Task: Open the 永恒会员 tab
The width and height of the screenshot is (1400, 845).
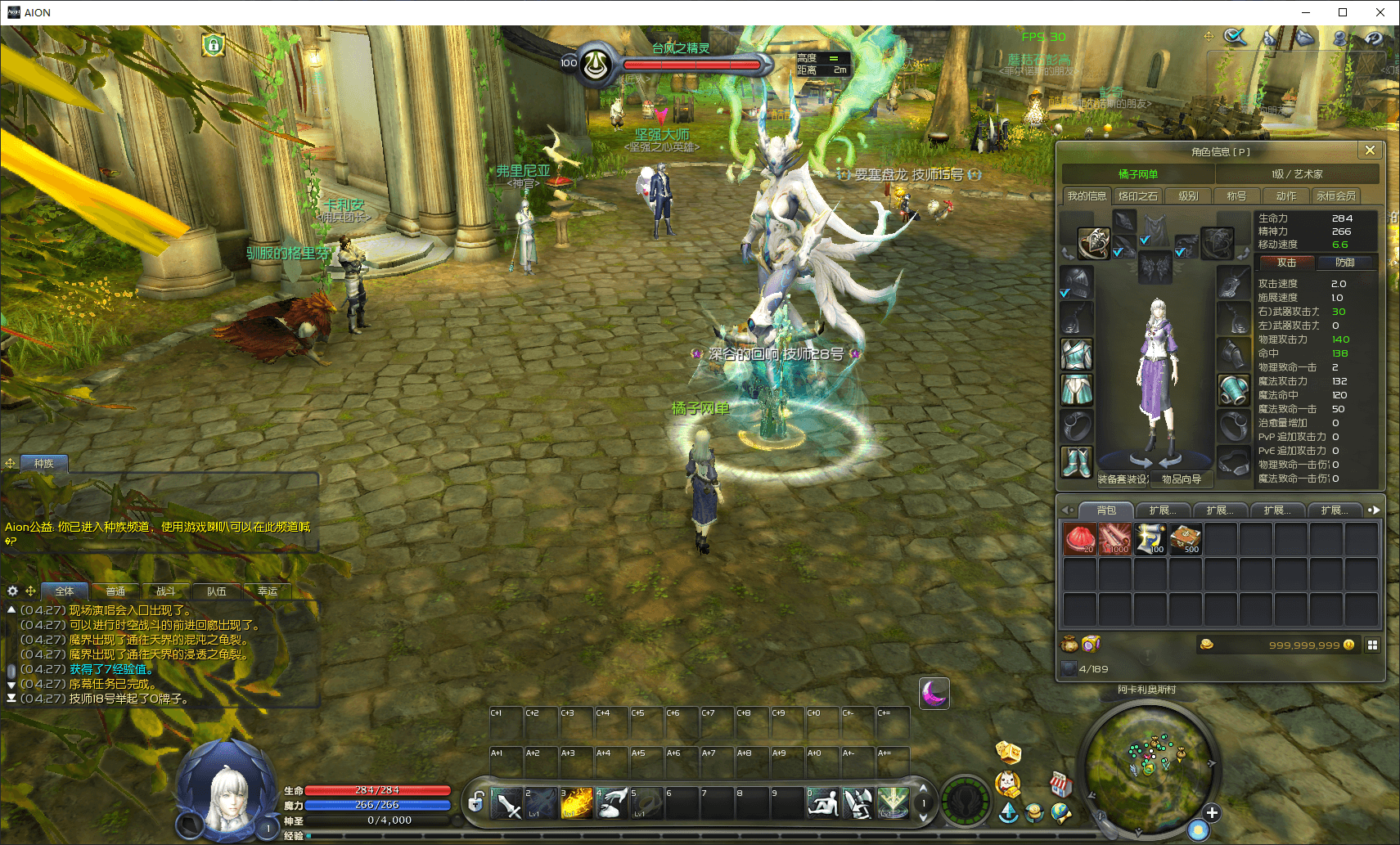Action: coord(1336,196)
